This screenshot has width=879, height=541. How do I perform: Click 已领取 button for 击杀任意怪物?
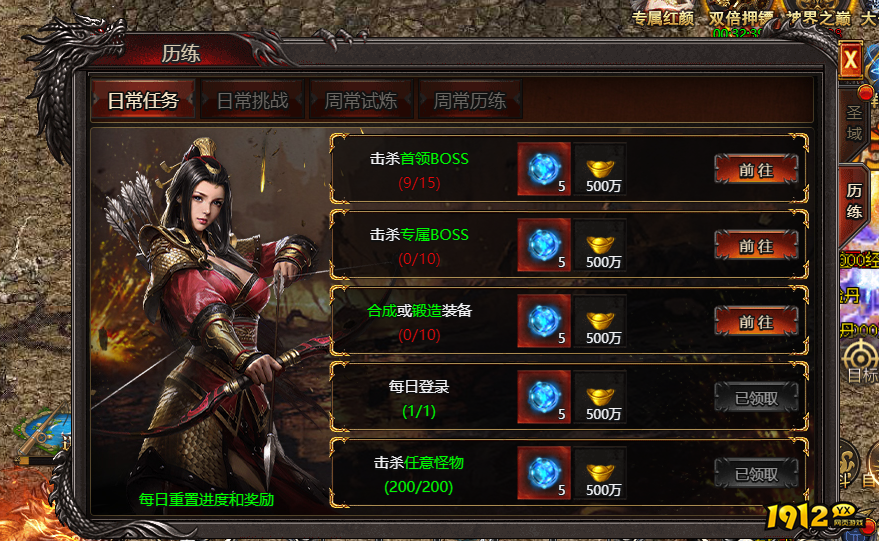tap(756, 474)
